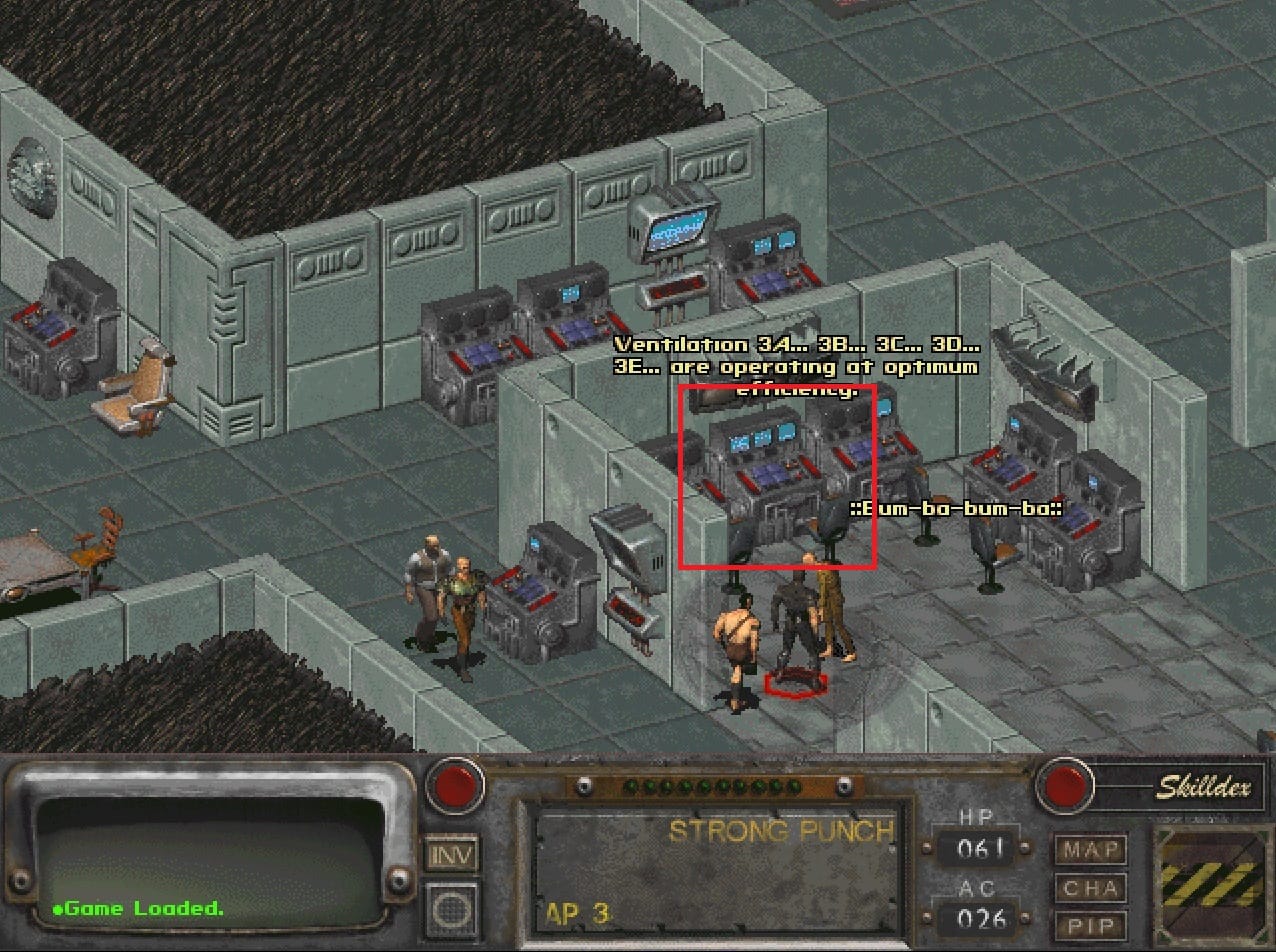Click the red switch-weapon button beside INV
The width and height of the screenshot is (1276, 952).
point(455,785)
